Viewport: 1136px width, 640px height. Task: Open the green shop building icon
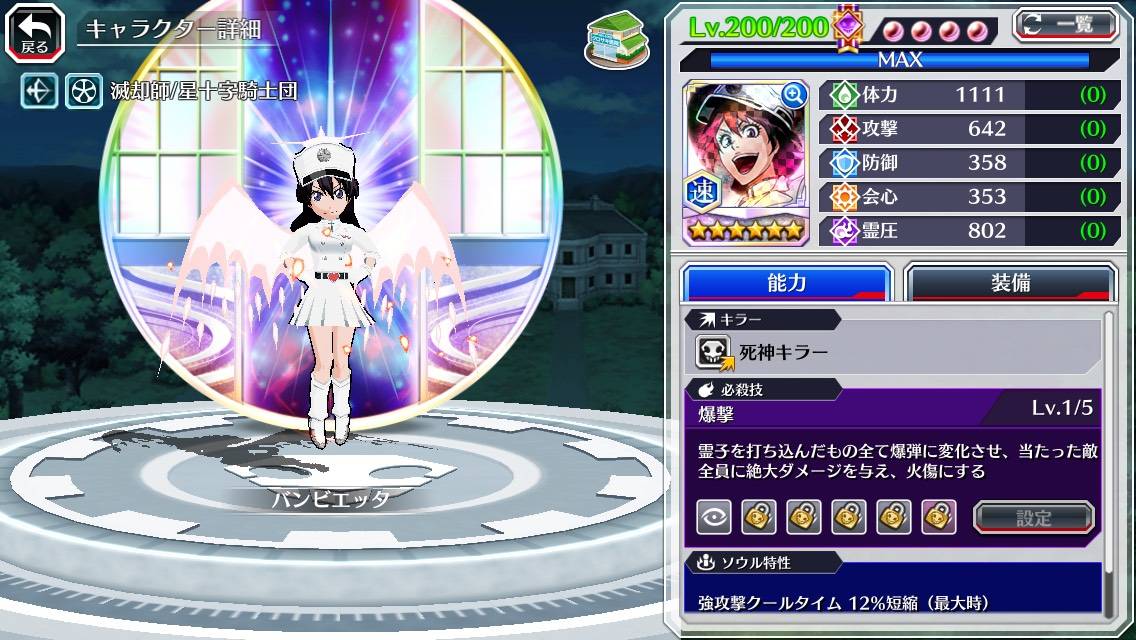pyautogui.click(x=611, y=35)
